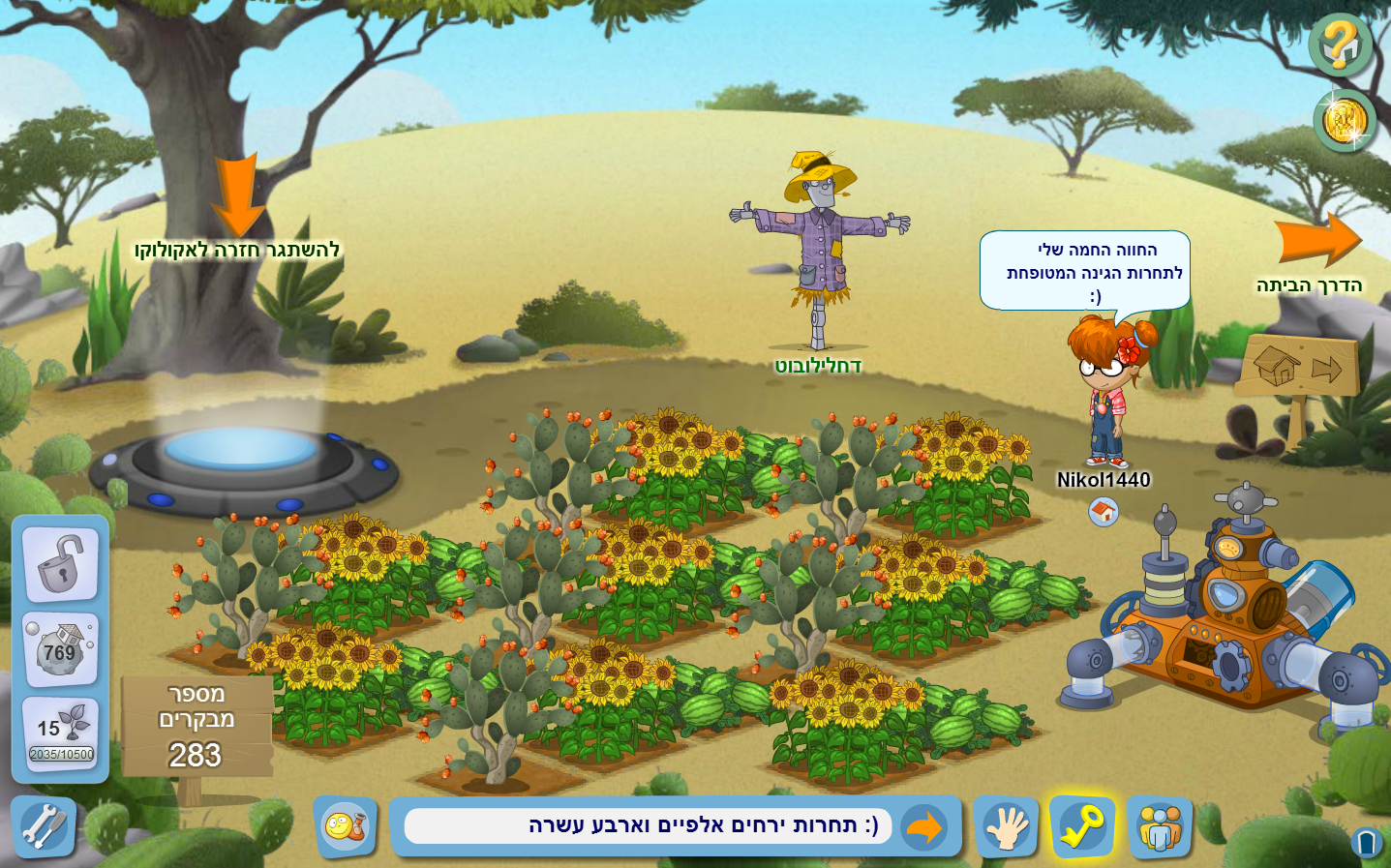The width and height of the screenshot is (1391, 868).
Task: View the level 15 gardening progress
Action: [x=60, y=733]
